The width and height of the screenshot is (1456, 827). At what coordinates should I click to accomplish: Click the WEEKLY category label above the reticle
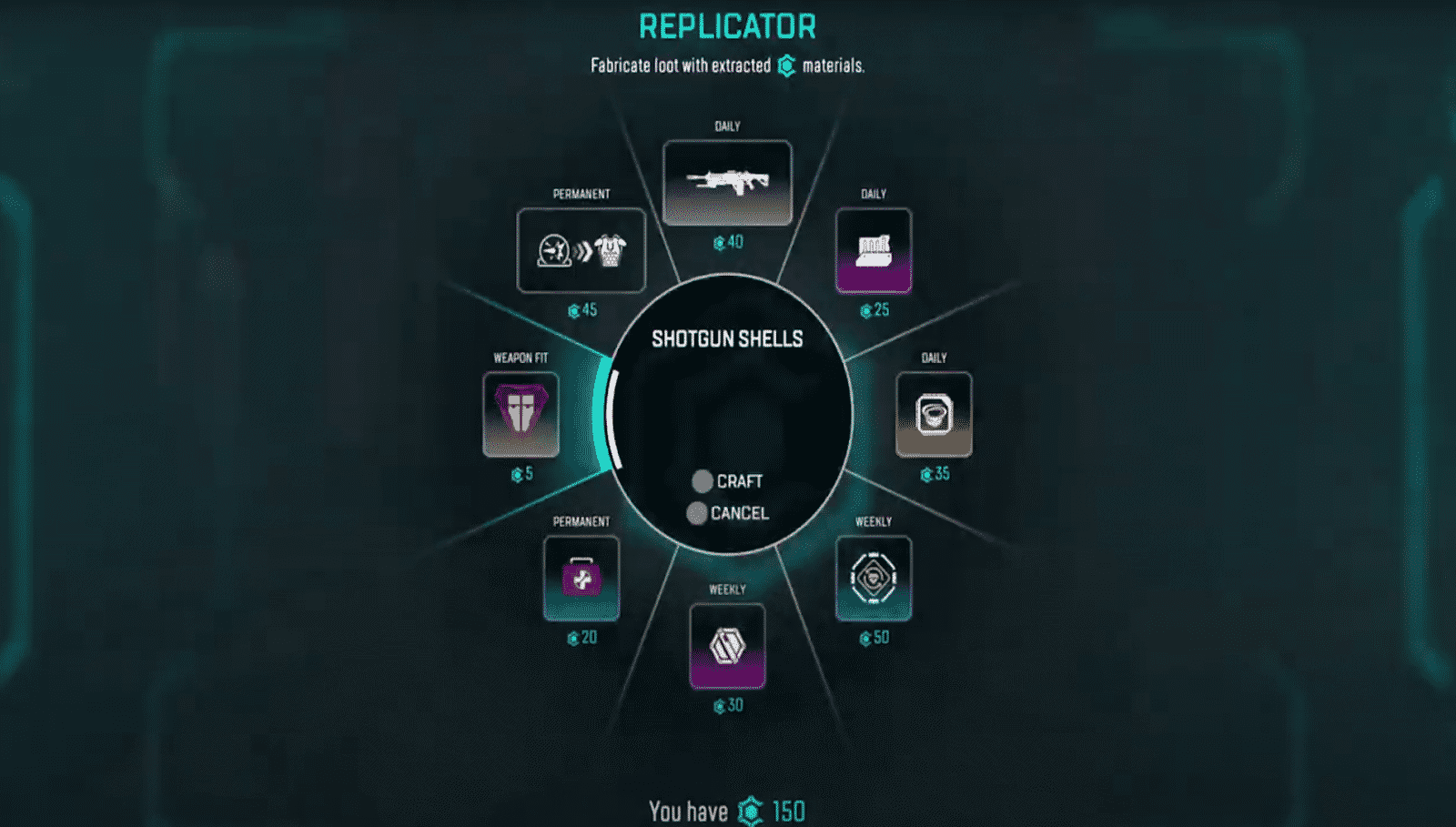(873, 522)
